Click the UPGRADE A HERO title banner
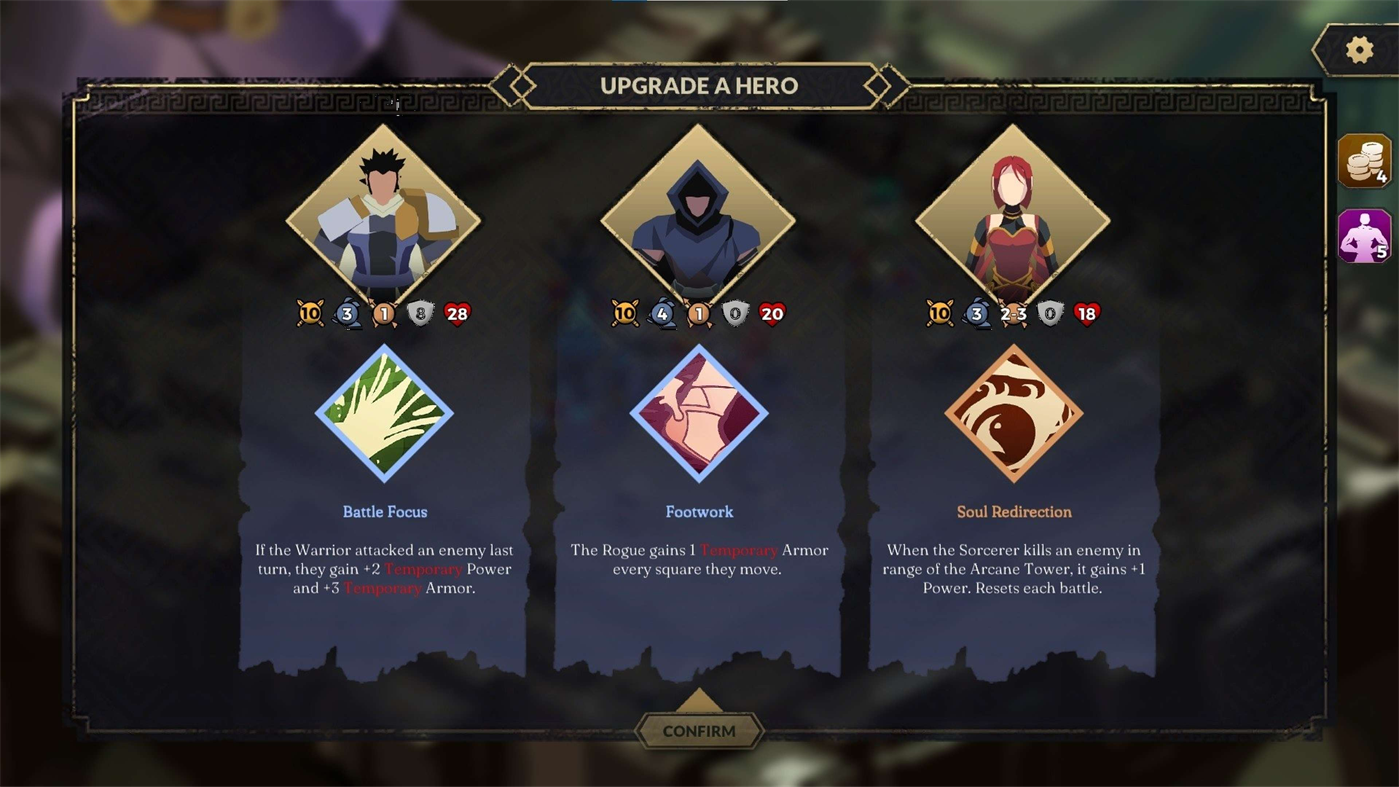The width and height of the screenshot is (1399, 787). tap(699, 86)
